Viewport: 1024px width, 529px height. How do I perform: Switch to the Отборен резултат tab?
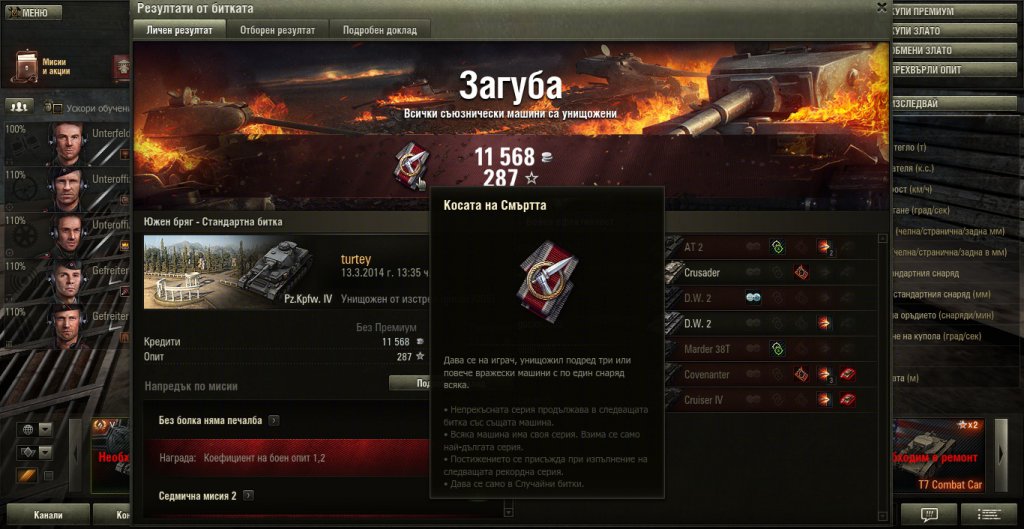[x=277, y=30]
